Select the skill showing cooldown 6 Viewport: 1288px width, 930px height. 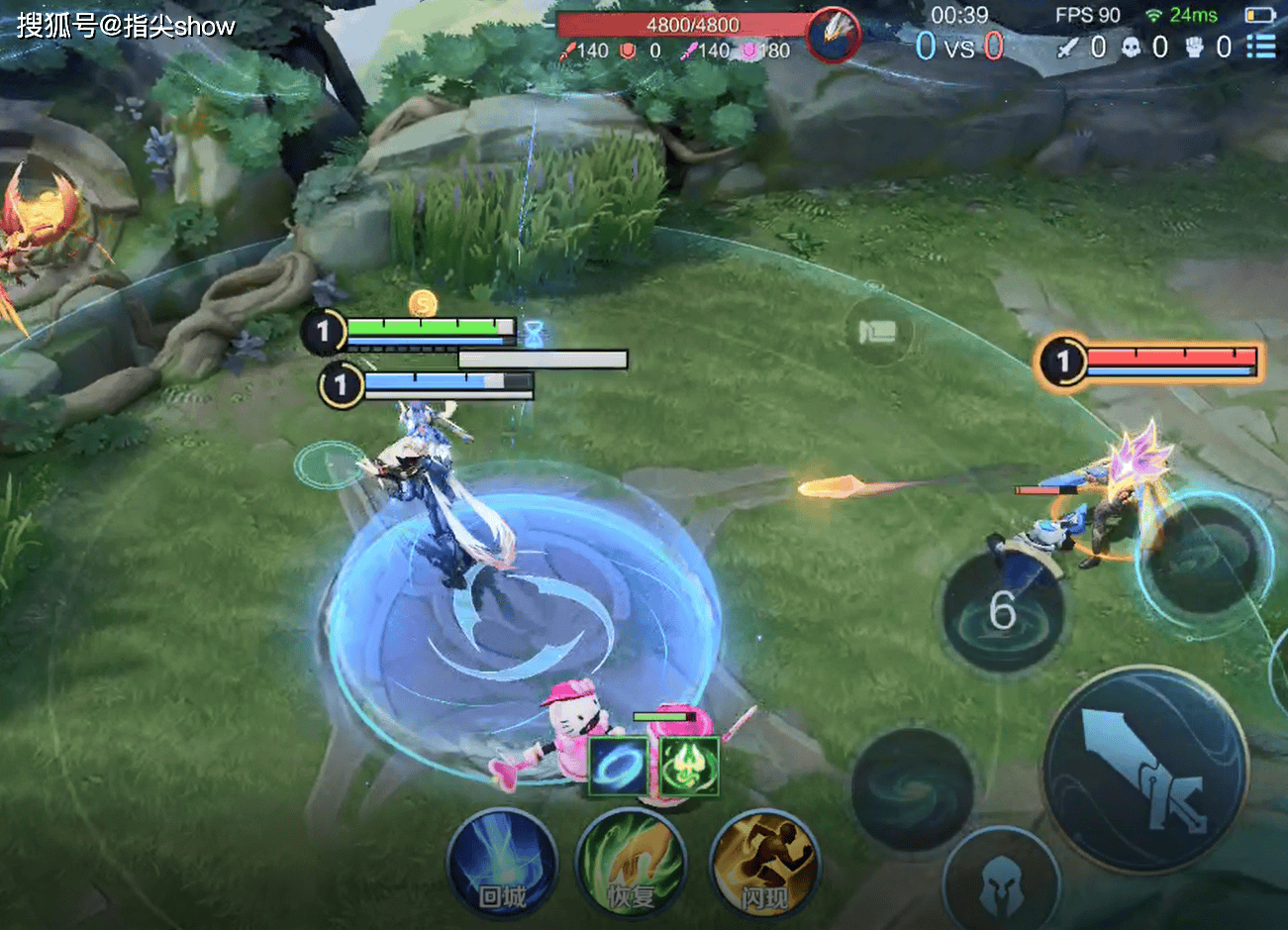click(1002, 611)
